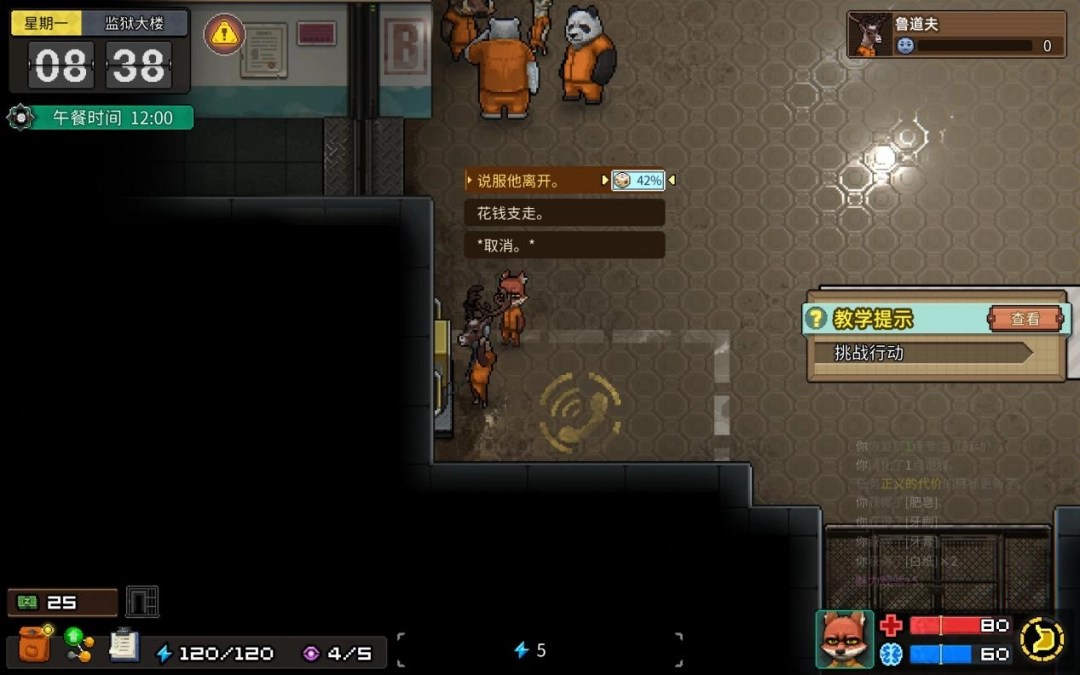Choose the 说服他离开 dialogue option
Viewport: 1080px width, 675px height.
pos(535,181)
